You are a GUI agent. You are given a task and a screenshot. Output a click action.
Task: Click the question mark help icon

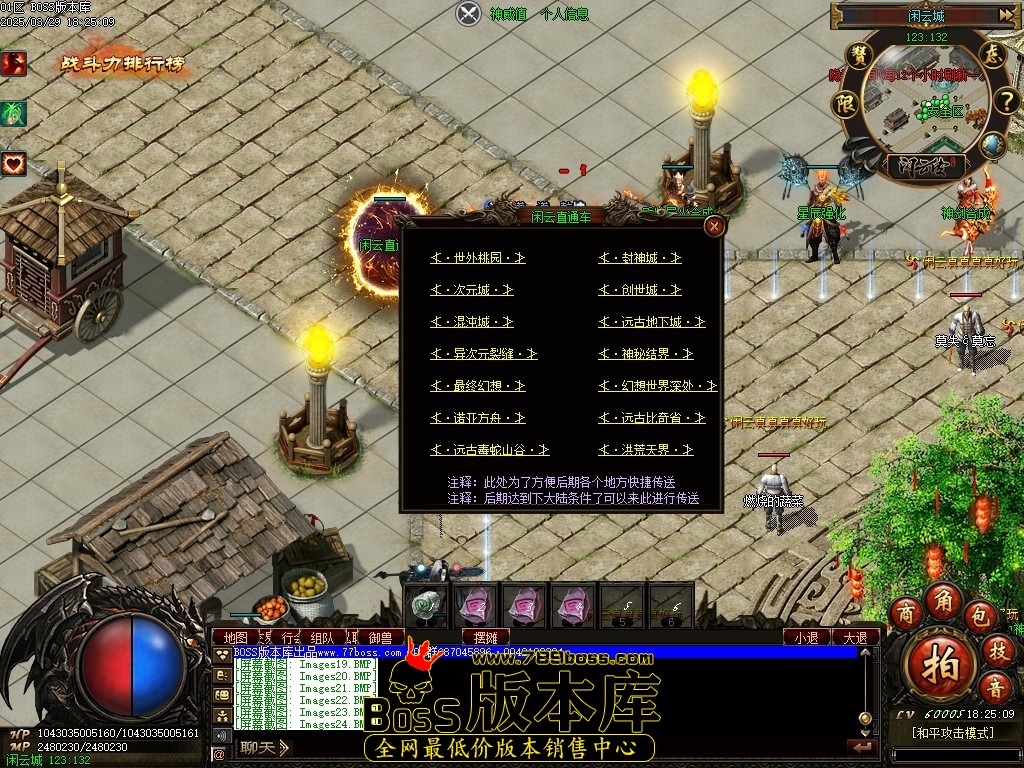(1004, 101)
